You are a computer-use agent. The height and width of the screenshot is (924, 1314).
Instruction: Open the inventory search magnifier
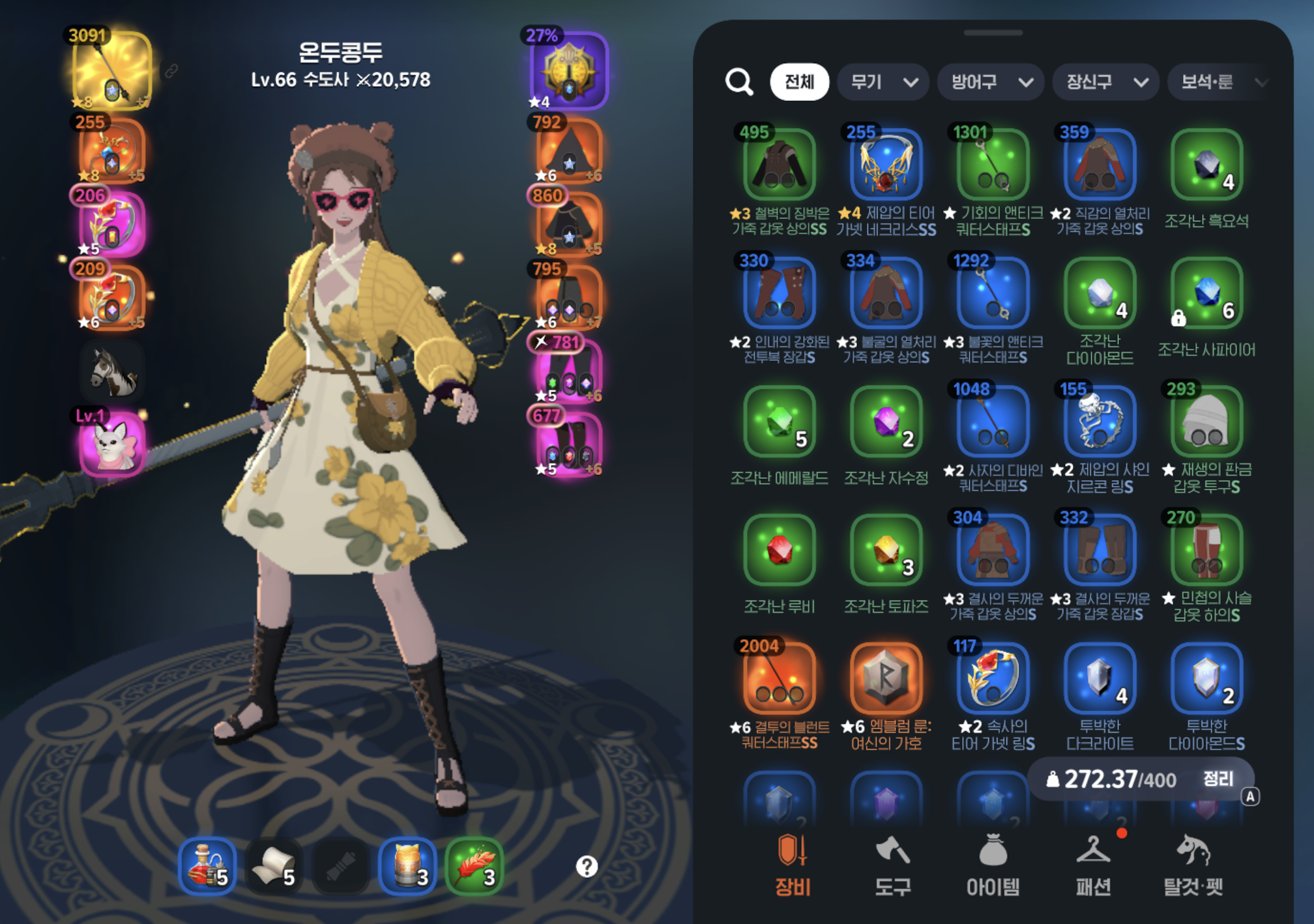tap(739, 82)
